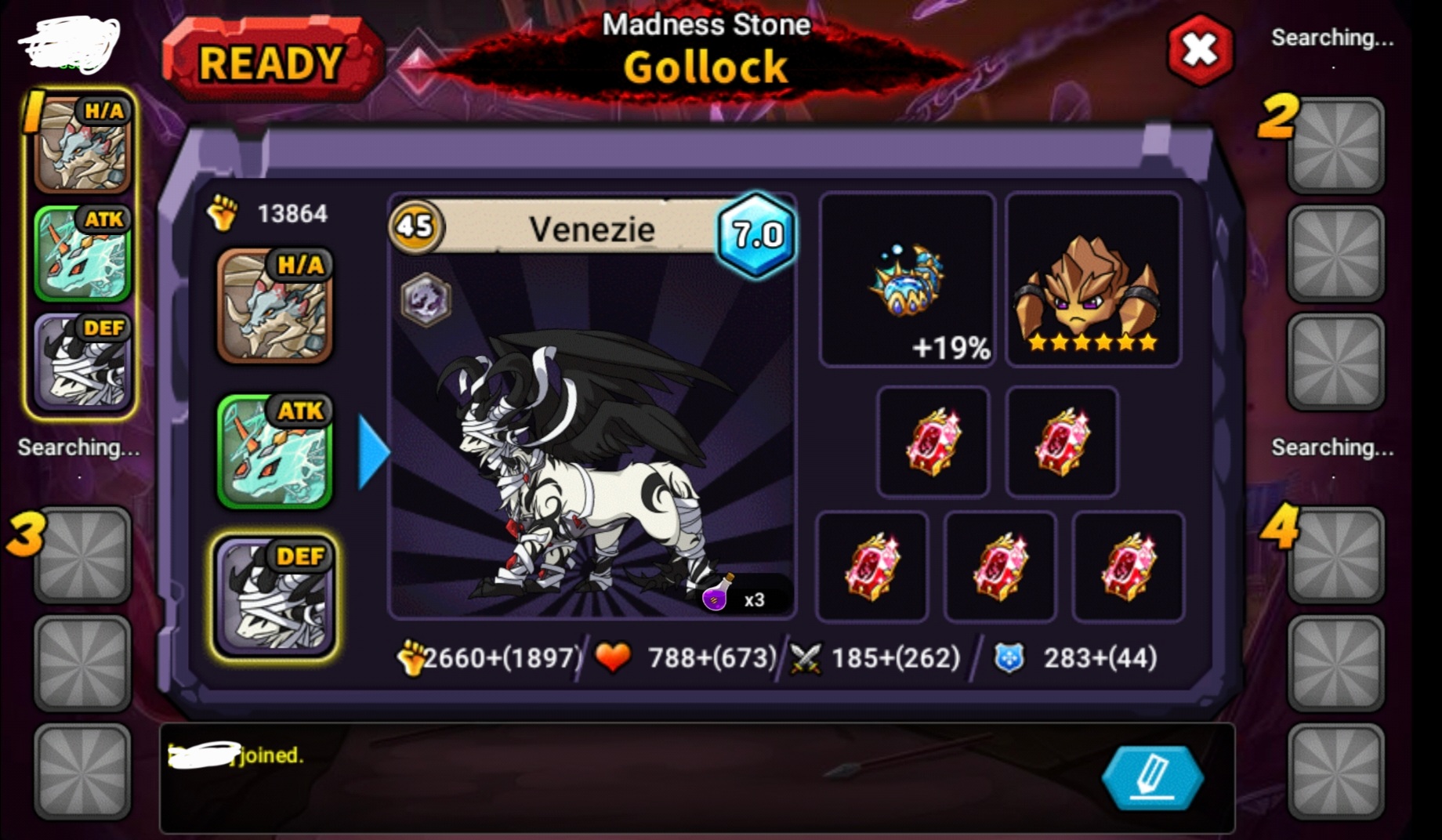Open the chat edit pencil button
The width and height of the screenshot is (1442, 840).
pyautogui.click(x=1152, y=777)
